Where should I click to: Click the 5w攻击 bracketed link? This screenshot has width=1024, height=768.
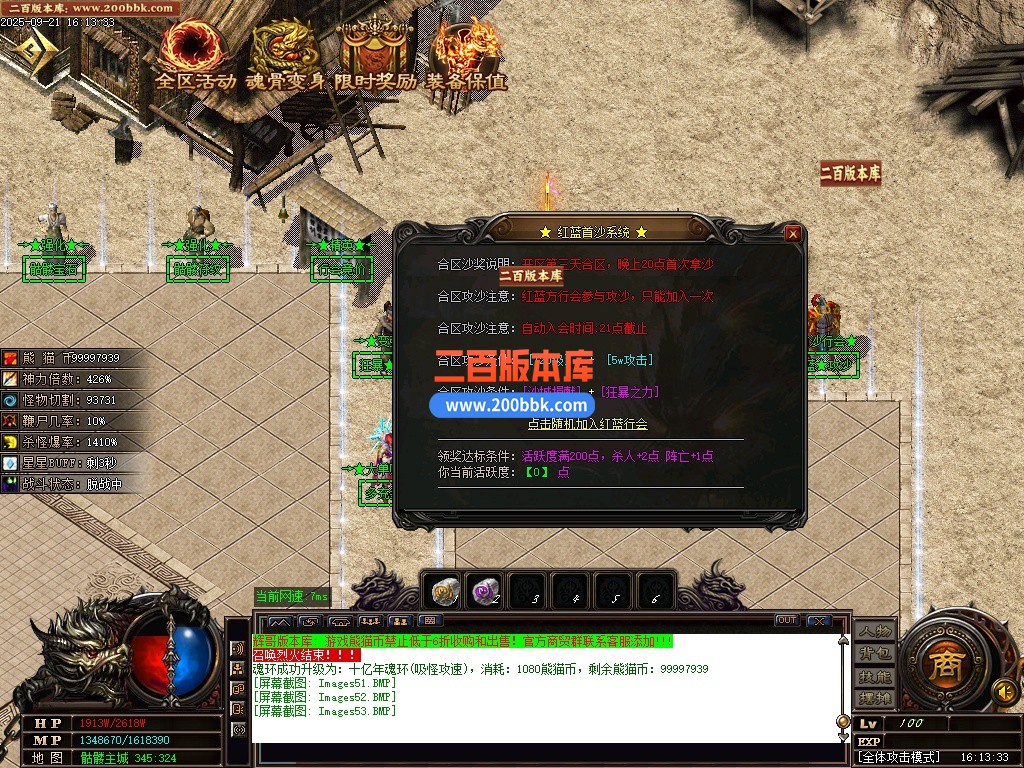tap(630, 360)
